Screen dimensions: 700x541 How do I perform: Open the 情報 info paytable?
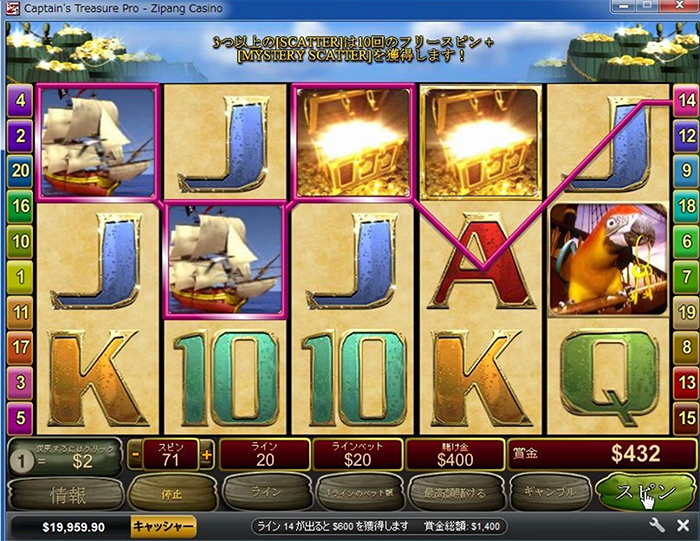pyautogui.click(x=62, y=493)
